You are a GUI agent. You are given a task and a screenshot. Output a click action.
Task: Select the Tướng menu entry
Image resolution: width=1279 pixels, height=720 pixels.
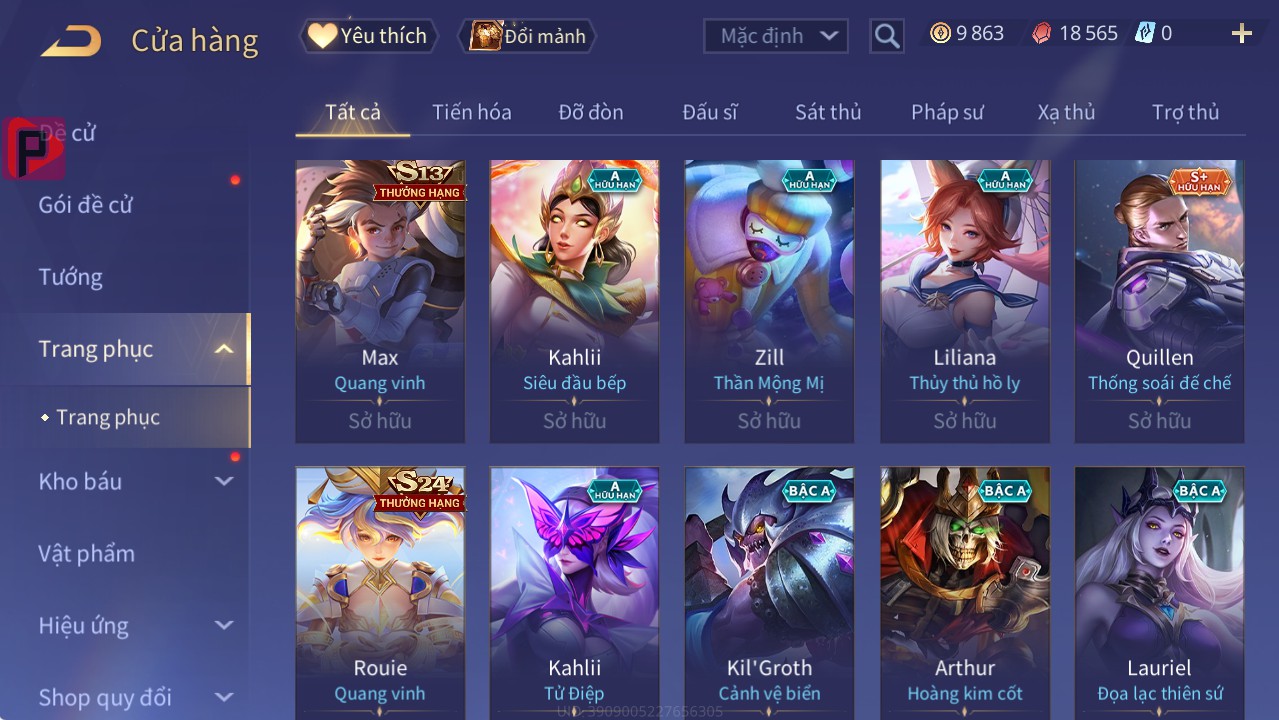coord(71,277)
